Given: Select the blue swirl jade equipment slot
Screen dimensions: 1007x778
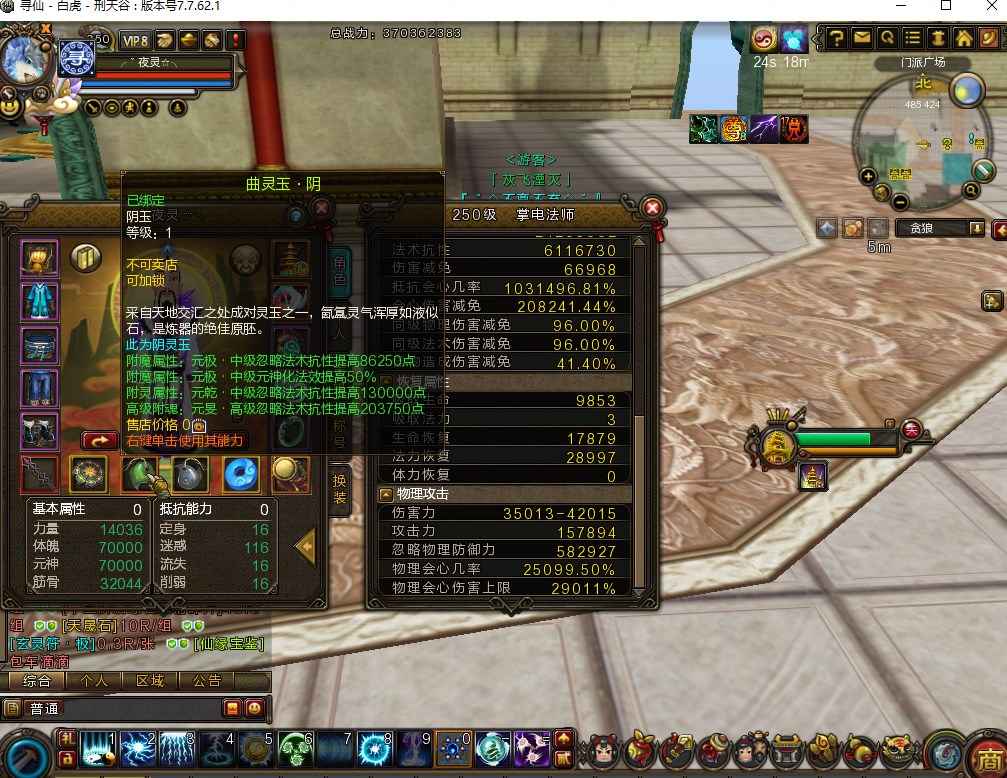Looking at the screenshot, I should point(241,473).
